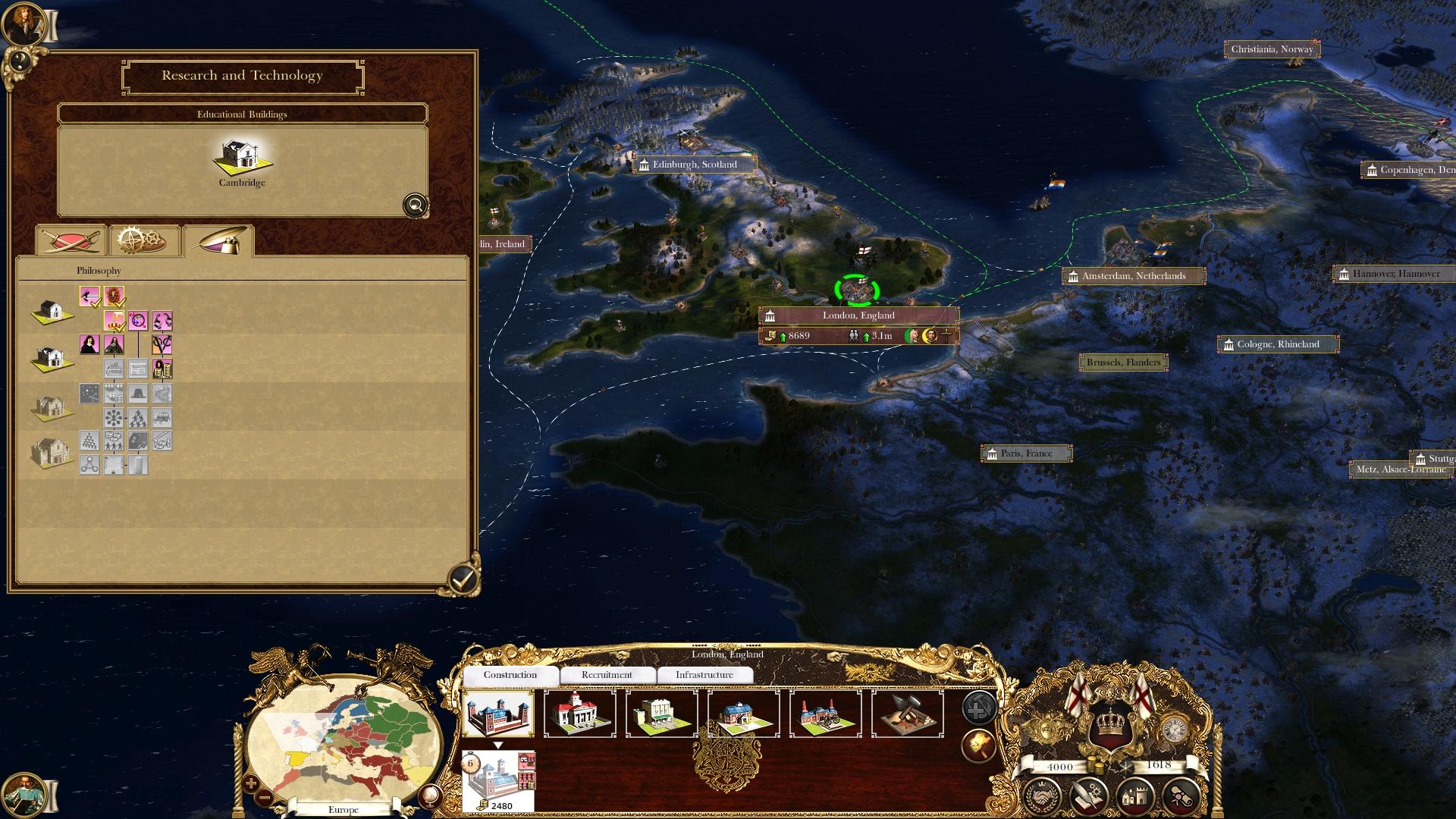Select the pink Descartes portrait technology
This screenshot has width=1456, height=819.
point(89,345)
